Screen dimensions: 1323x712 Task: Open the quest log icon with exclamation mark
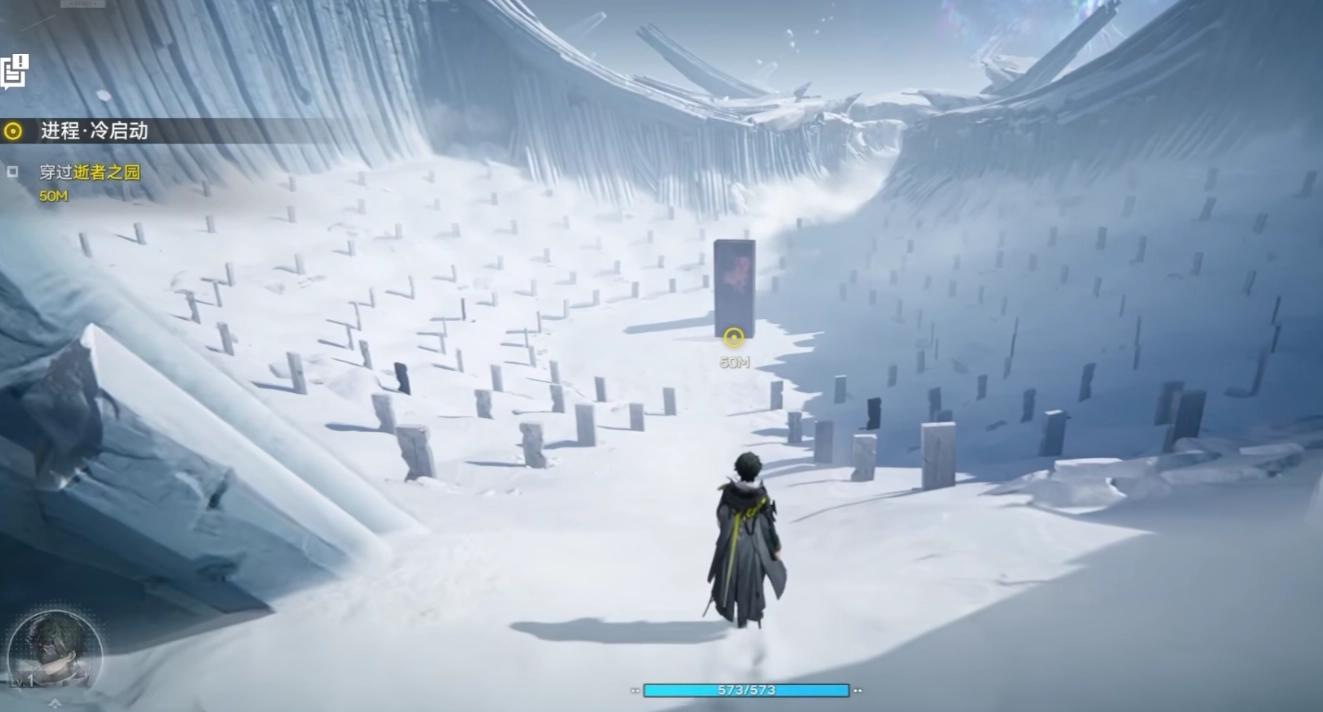pos(13,71)
